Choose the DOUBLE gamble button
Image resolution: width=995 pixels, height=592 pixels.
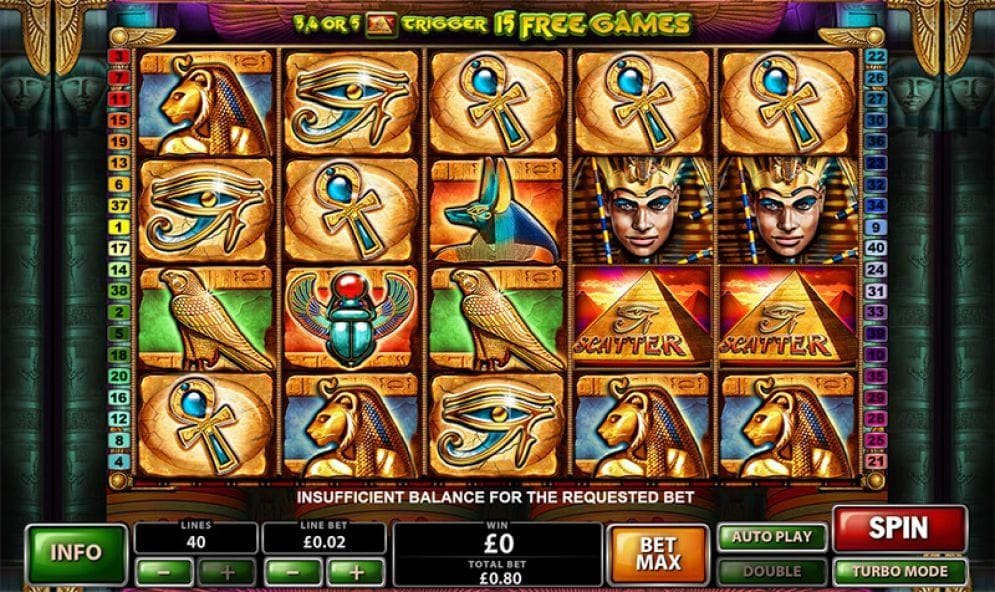coord(772,572)
